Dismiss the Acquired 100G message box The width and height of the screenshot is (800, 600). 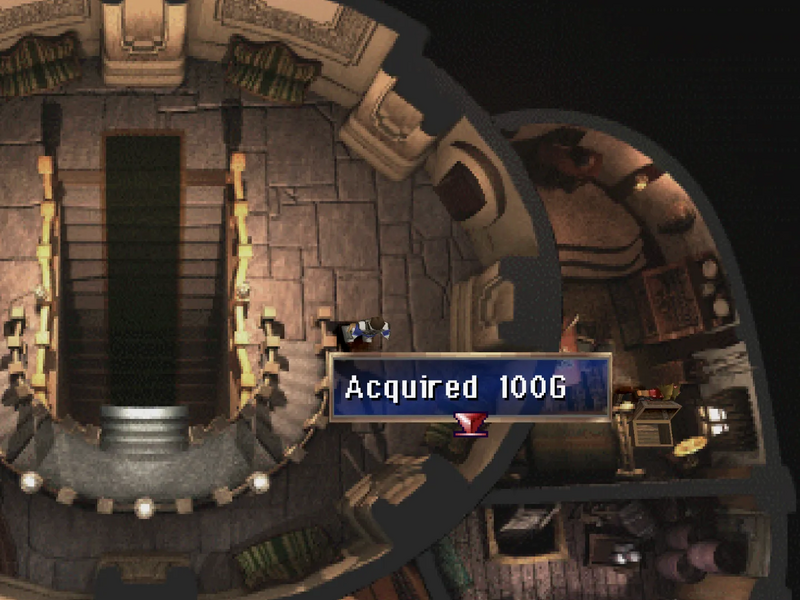point(470,387)
